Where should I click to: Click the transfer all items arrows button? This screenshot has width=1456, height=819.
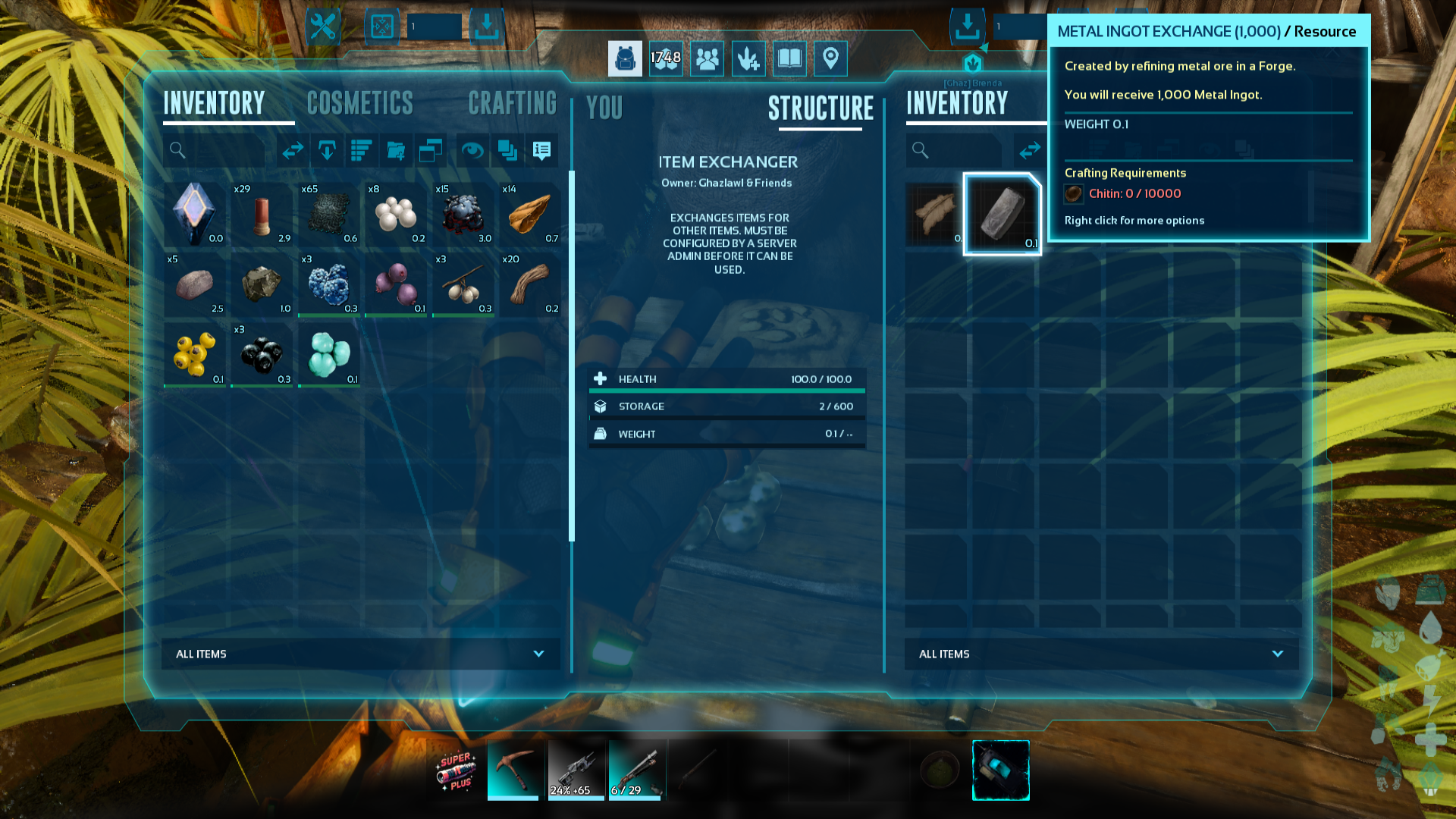[293, 150]
